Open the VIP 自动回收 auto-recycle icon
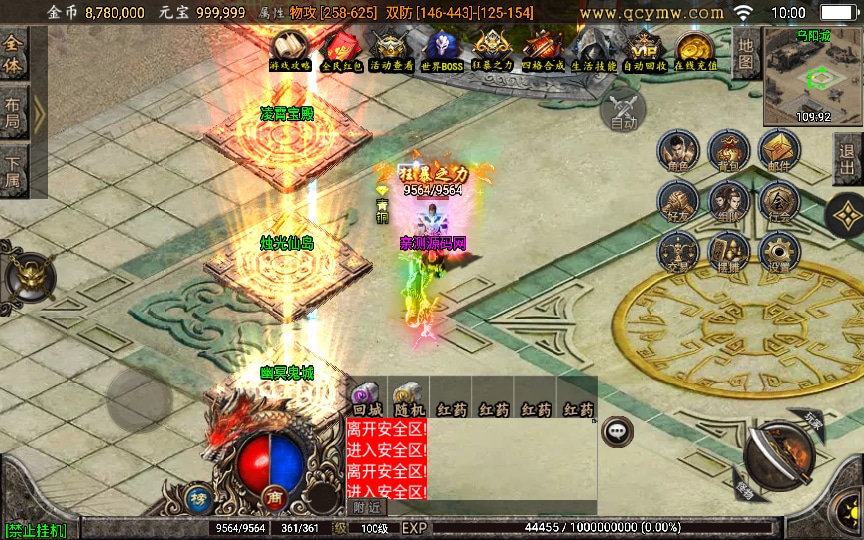 coord(645,50)
